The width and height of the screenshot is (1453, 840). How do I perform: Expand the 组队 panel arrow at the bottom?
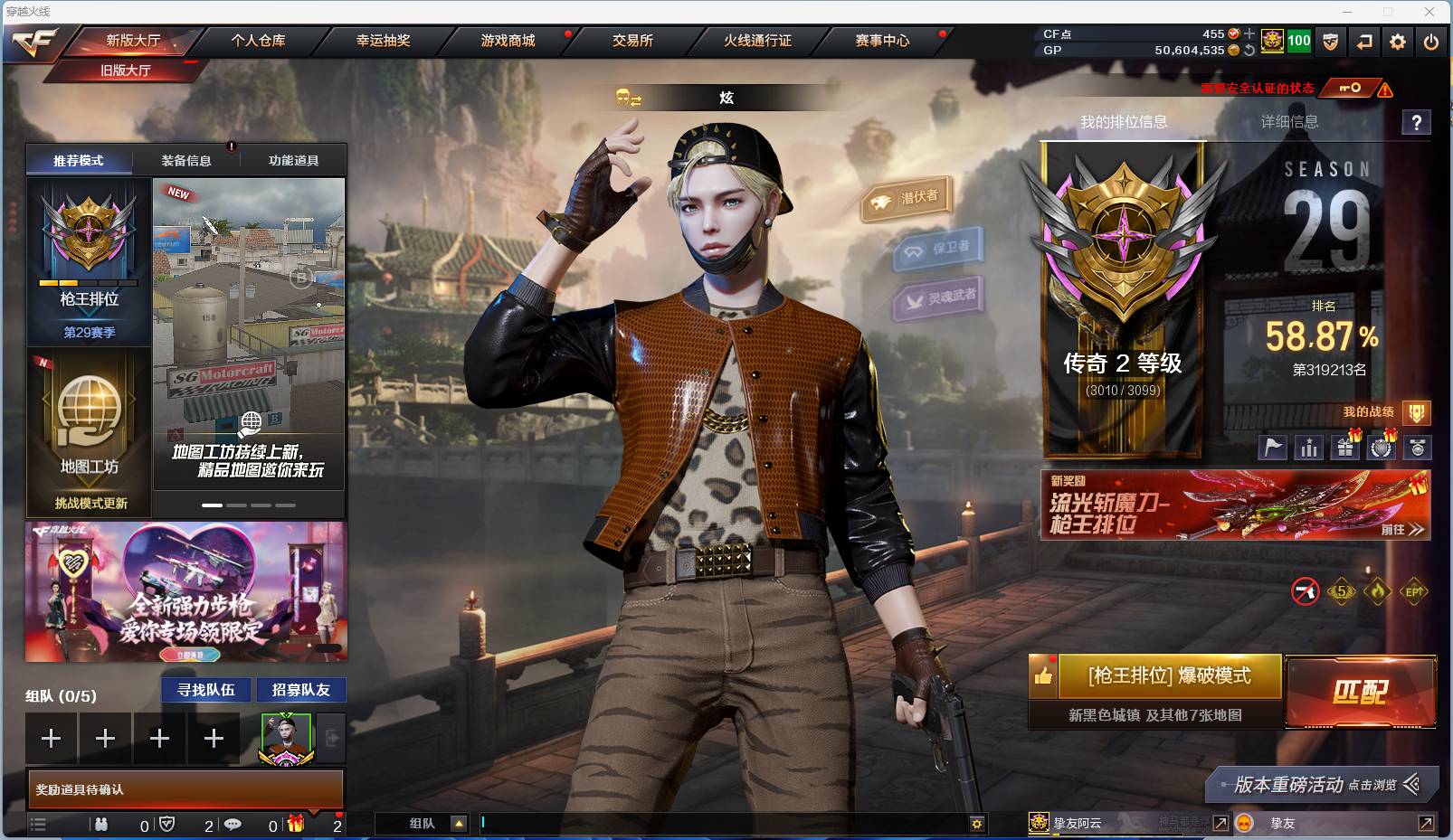click(x=460, y=824)
